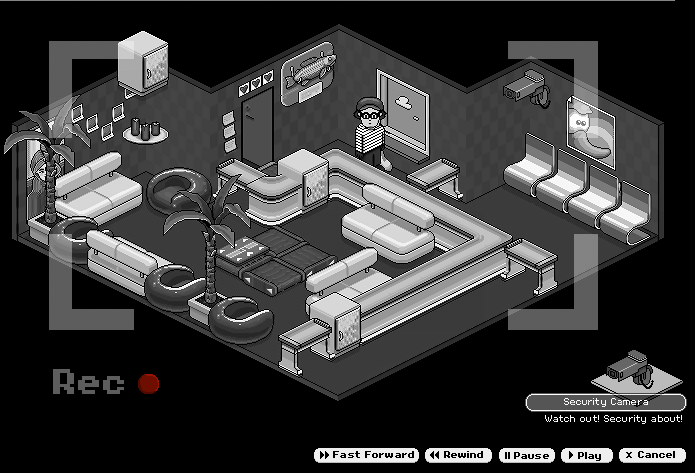Screen dimensions: 695x473
Task: Hit the Play button
Action: pos(585,455)
